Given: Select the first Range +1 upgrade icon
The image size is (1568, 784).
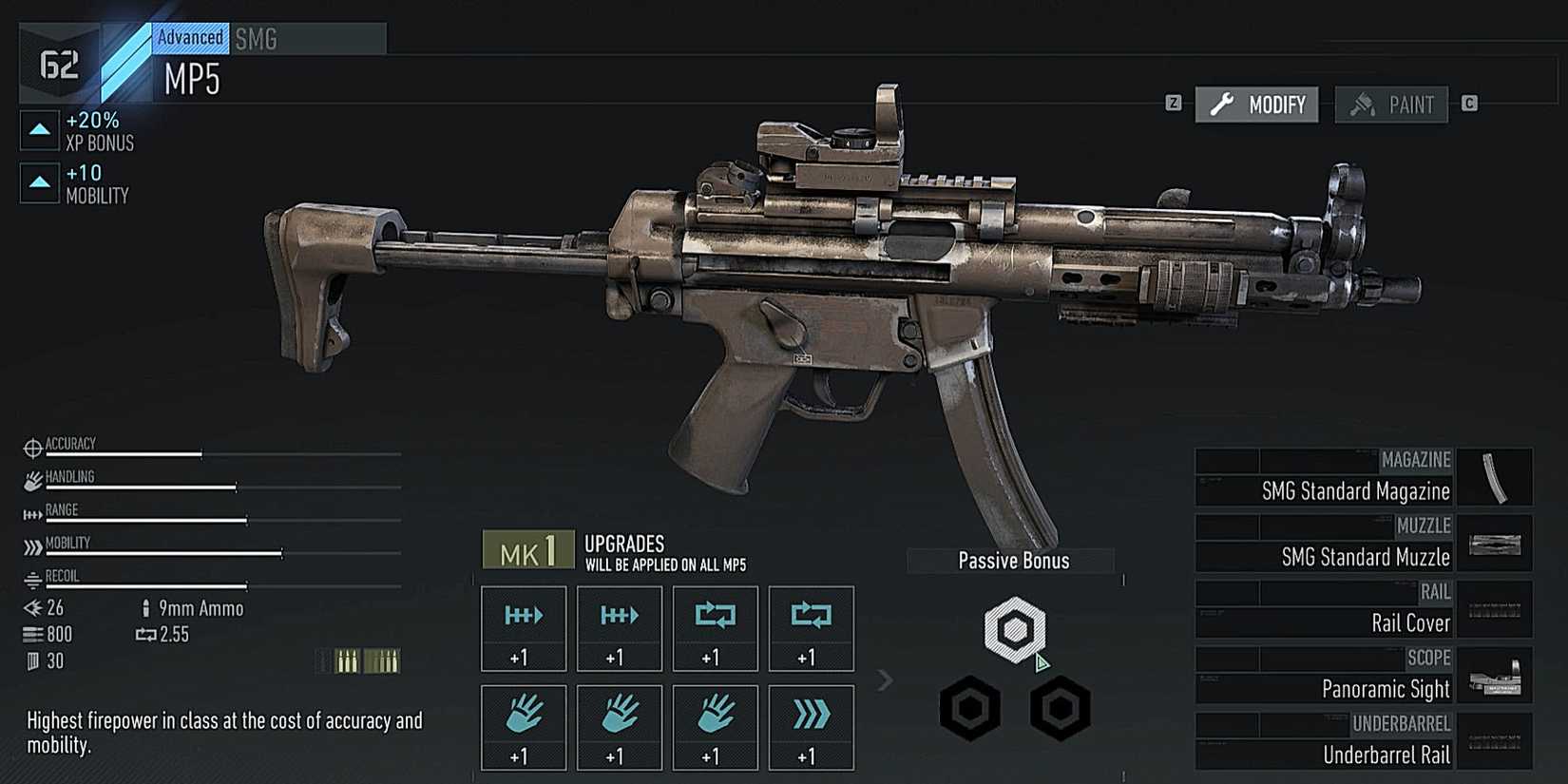Looking at the screenshot, I should (523, 627).
